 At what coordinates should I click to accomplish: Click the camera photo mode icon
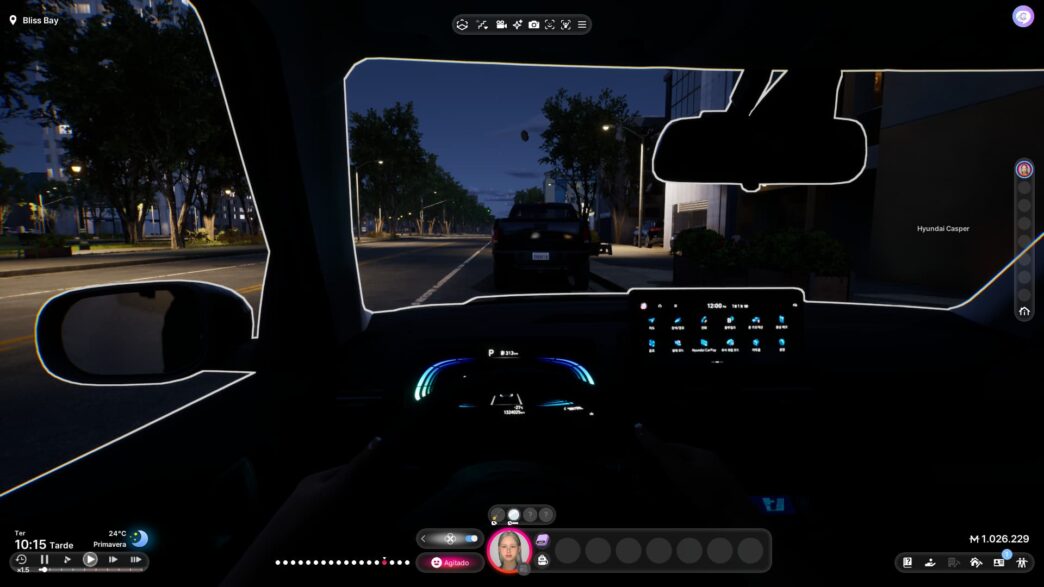pos(534,24)
